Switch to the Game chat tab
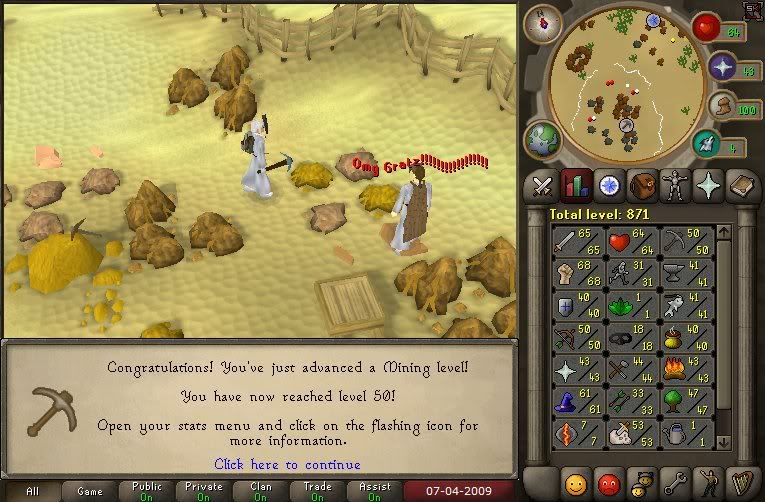 [88, 491]
